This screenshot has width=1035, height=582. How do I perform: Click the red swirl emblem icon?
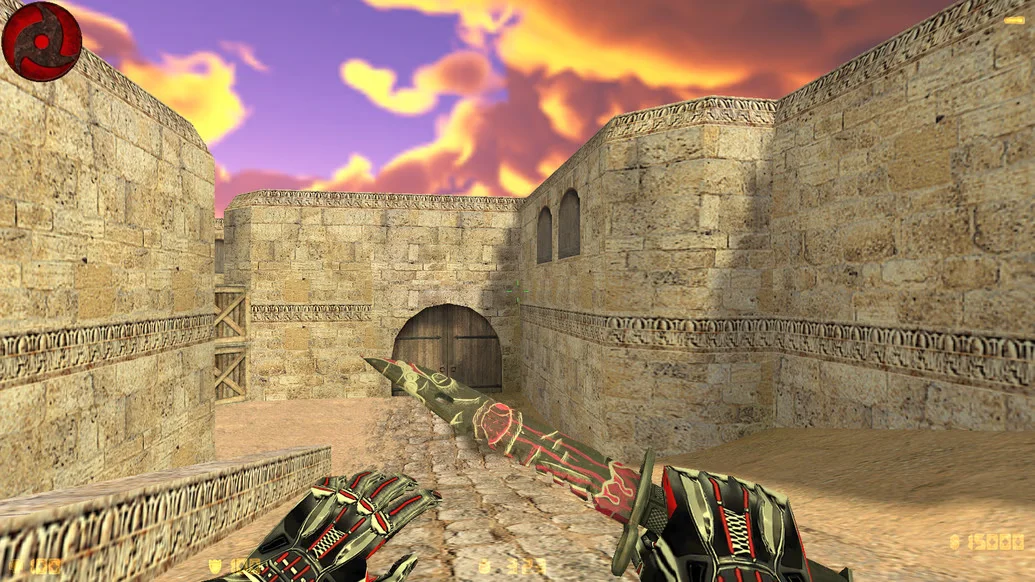click(x=41, y=41)
